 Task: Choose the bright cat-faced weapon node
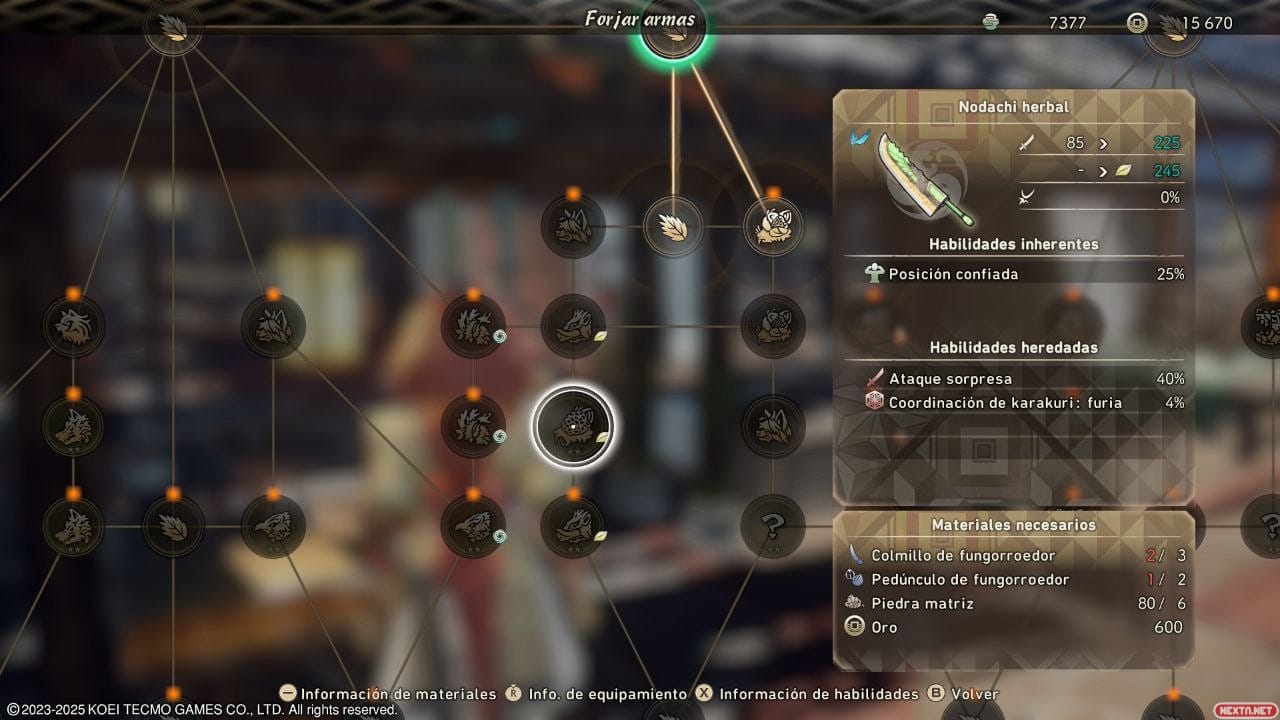(773, 226)
